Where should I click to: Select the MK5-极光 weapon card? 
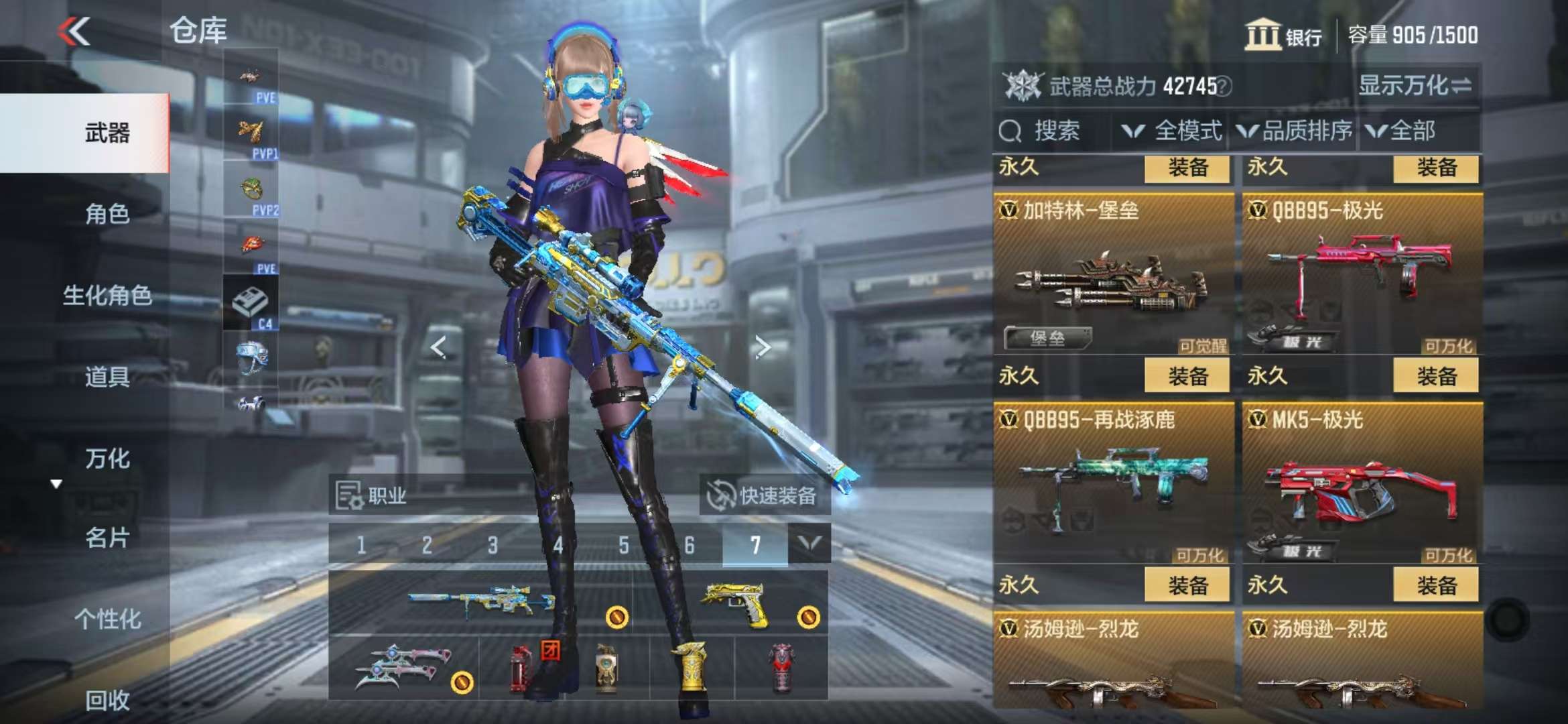coord(1362,484)
